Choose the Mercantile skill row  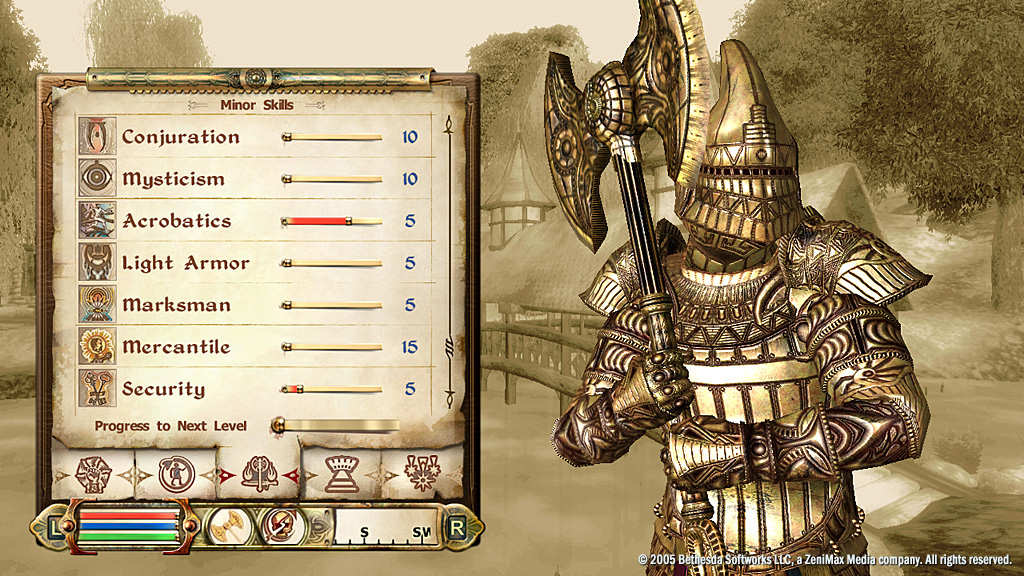point(250,347)
